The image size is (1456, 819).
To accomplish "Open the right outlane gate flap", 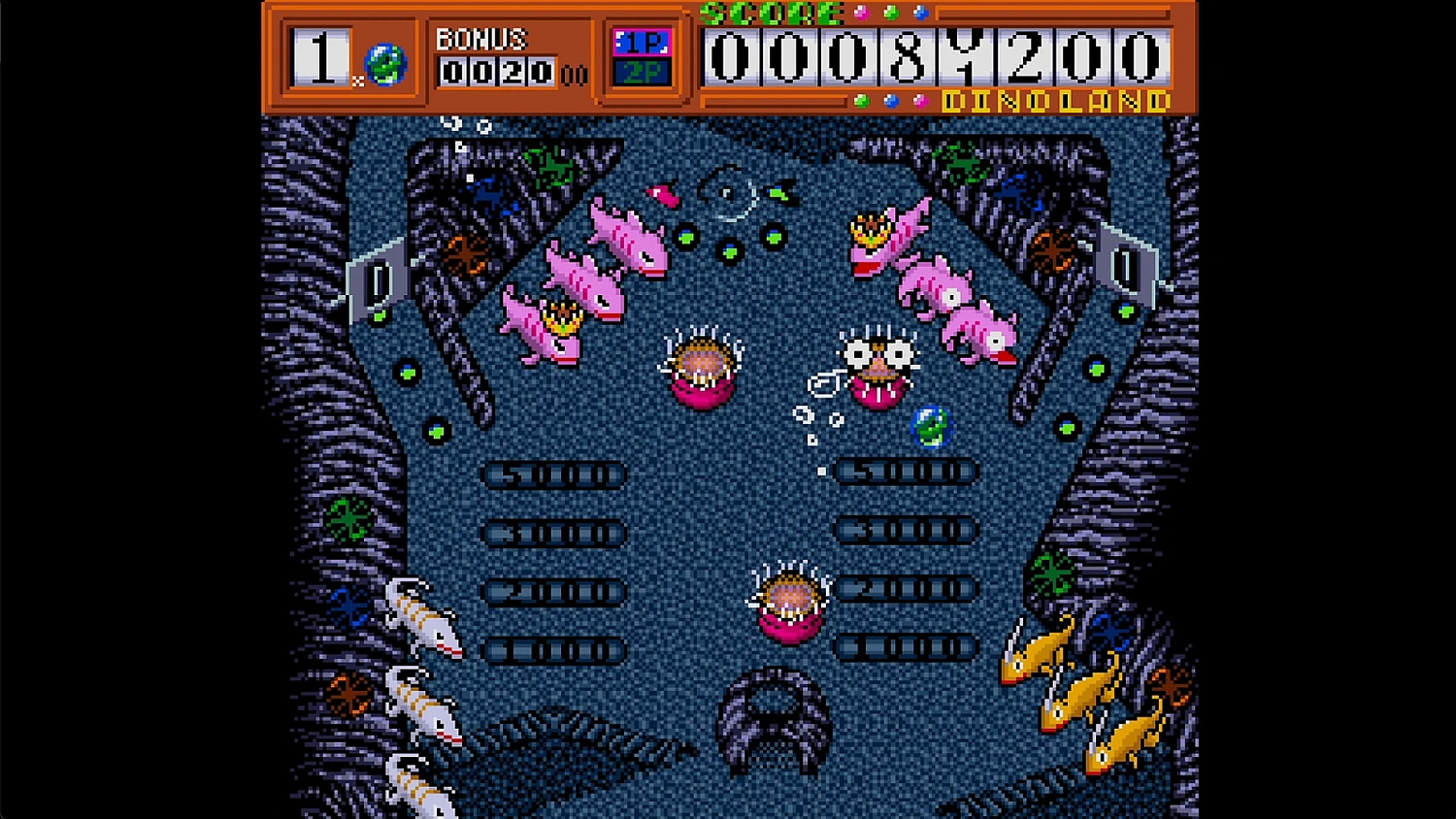I will [1124, 264].
